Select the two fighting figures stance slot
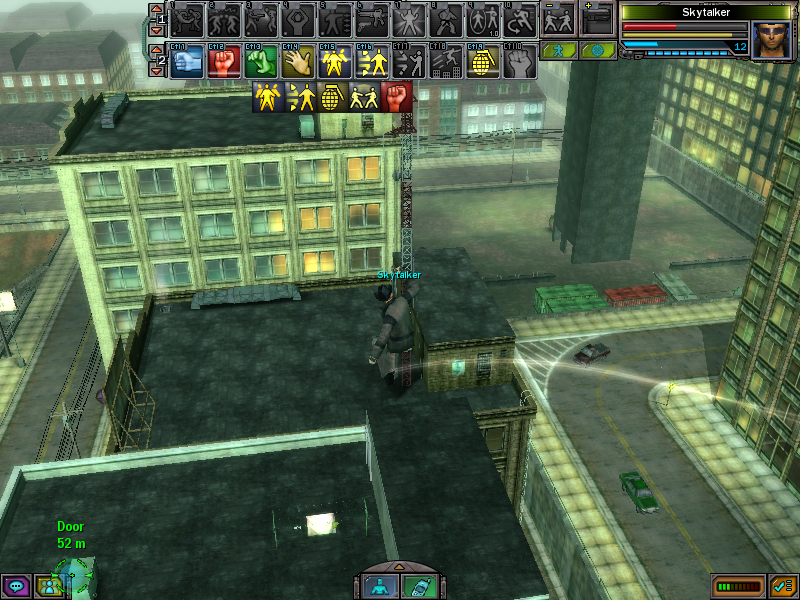800x600 pixels. pos(558,19)
